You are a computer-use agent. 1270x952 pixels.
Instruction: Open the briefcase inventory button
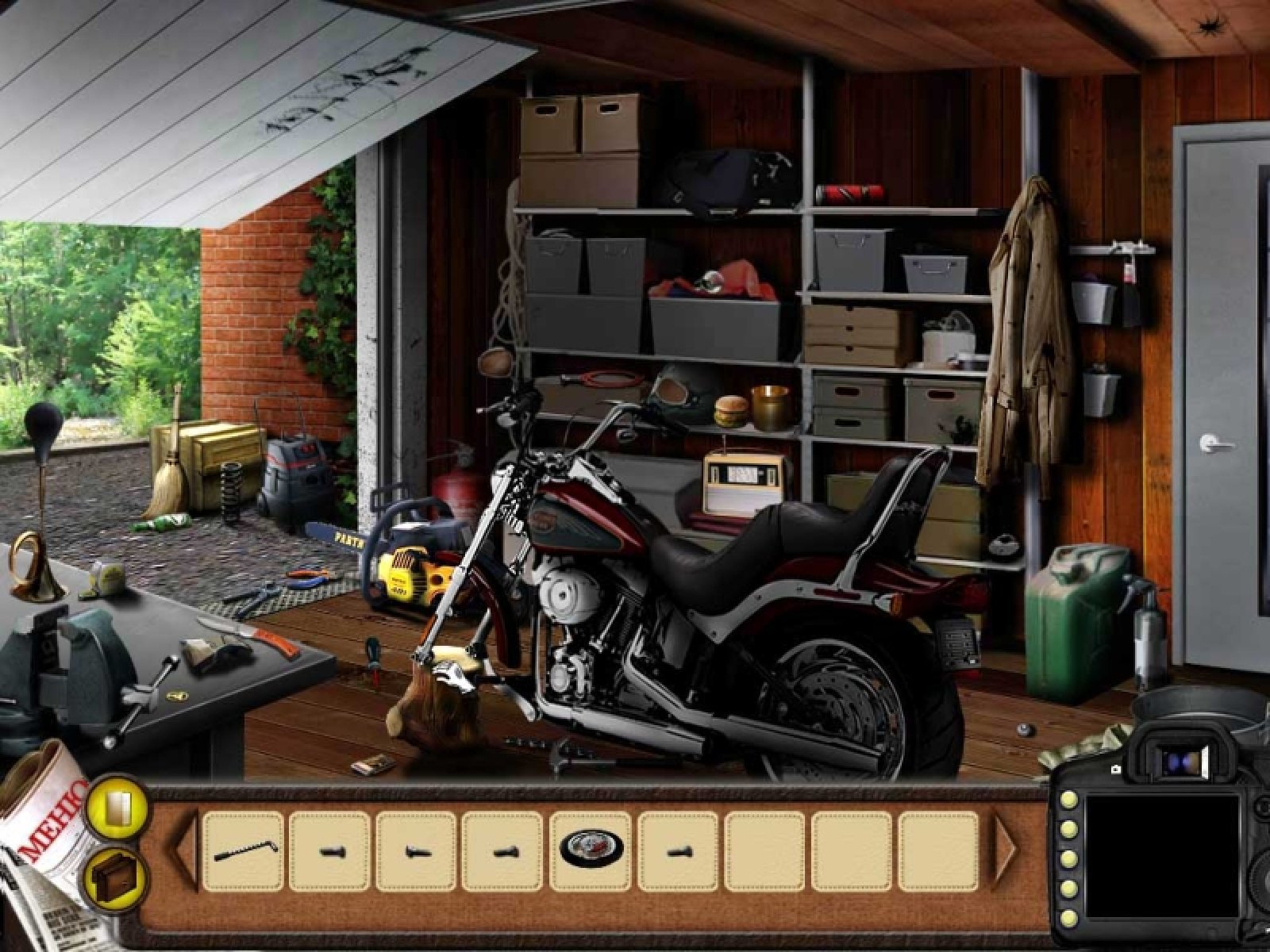pos(114,877)
